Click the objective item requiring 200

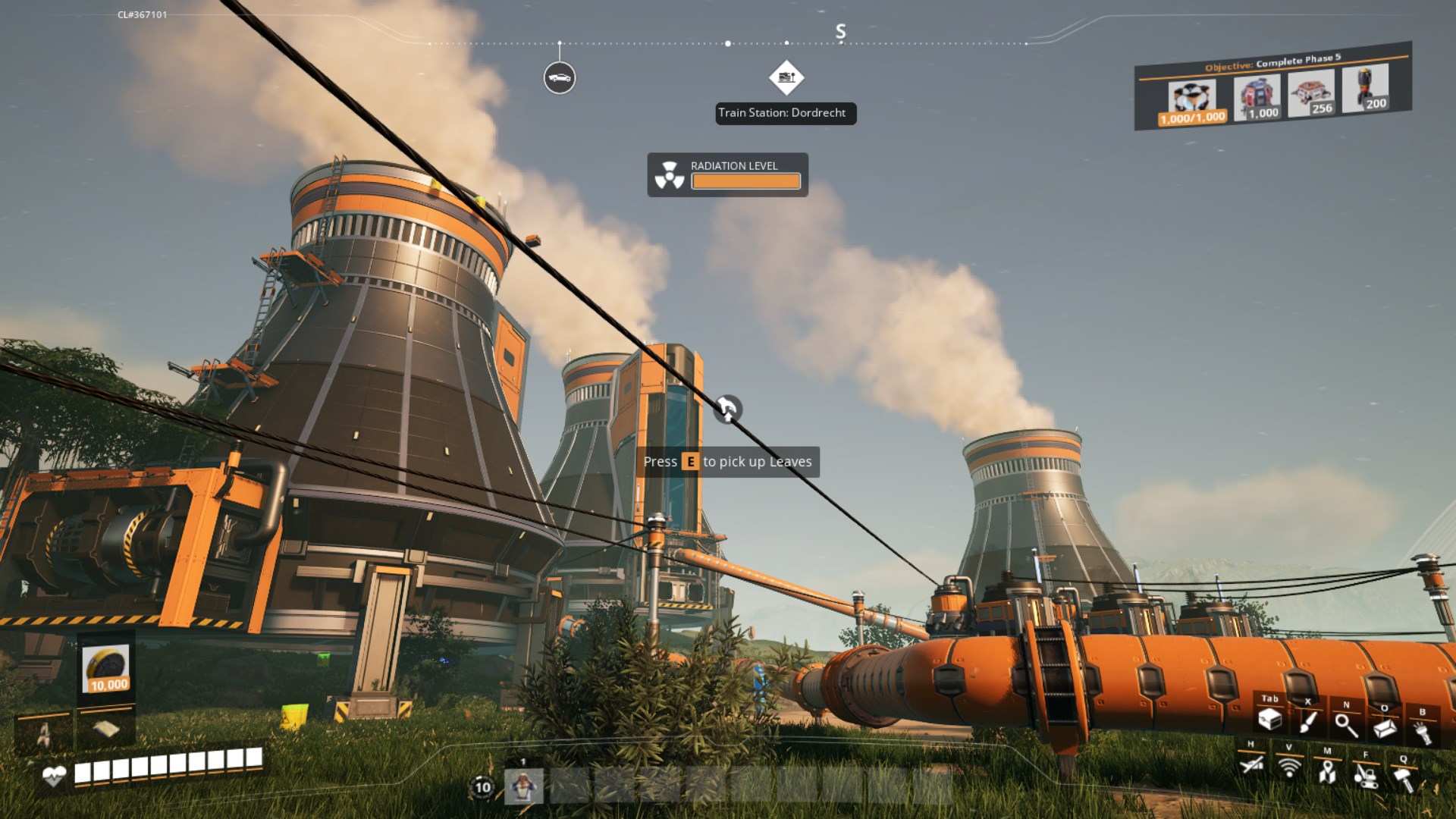click(x=1365, y=89)
